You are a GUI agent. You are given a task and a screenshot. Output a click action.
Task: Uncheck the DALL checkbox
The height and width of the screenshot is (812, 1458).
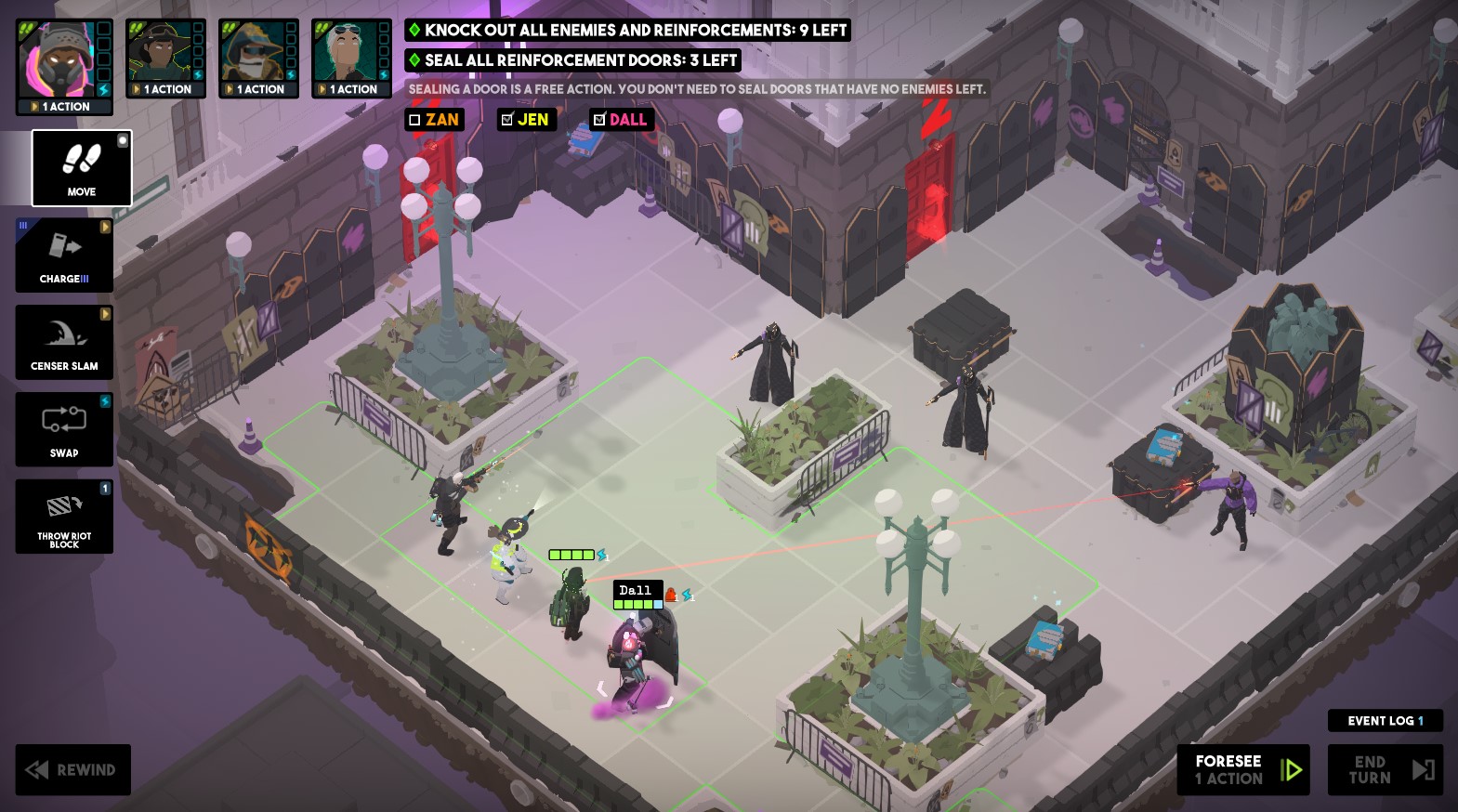click(598, 119)
